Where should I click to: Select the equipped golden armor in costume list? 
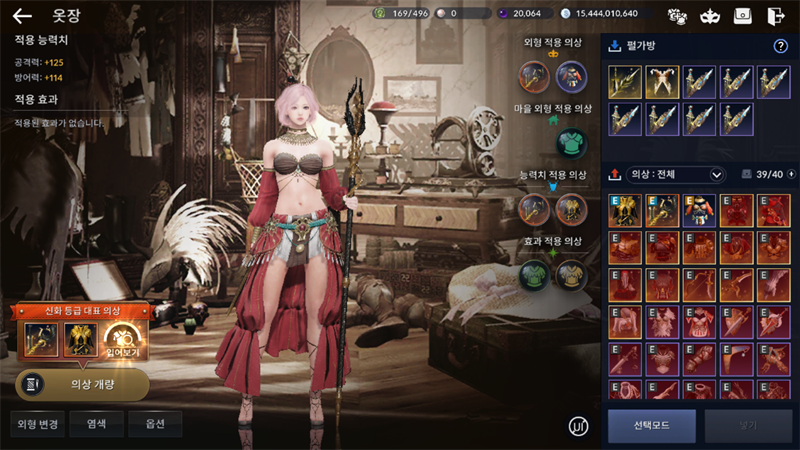point(625,211)
